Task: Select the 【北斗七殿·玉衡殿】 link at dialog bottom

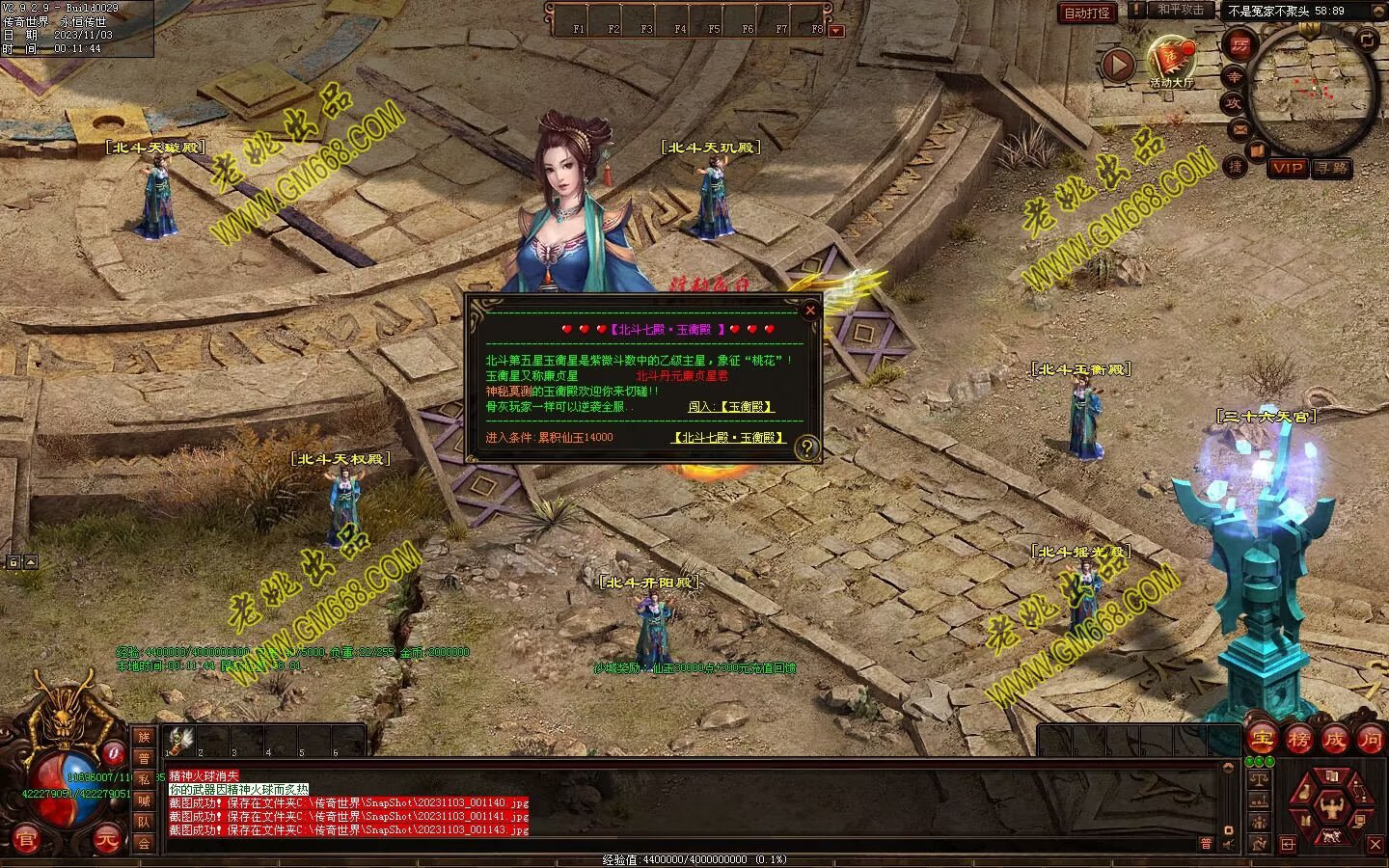Action: pyautogui.click(x=728, y=438)
